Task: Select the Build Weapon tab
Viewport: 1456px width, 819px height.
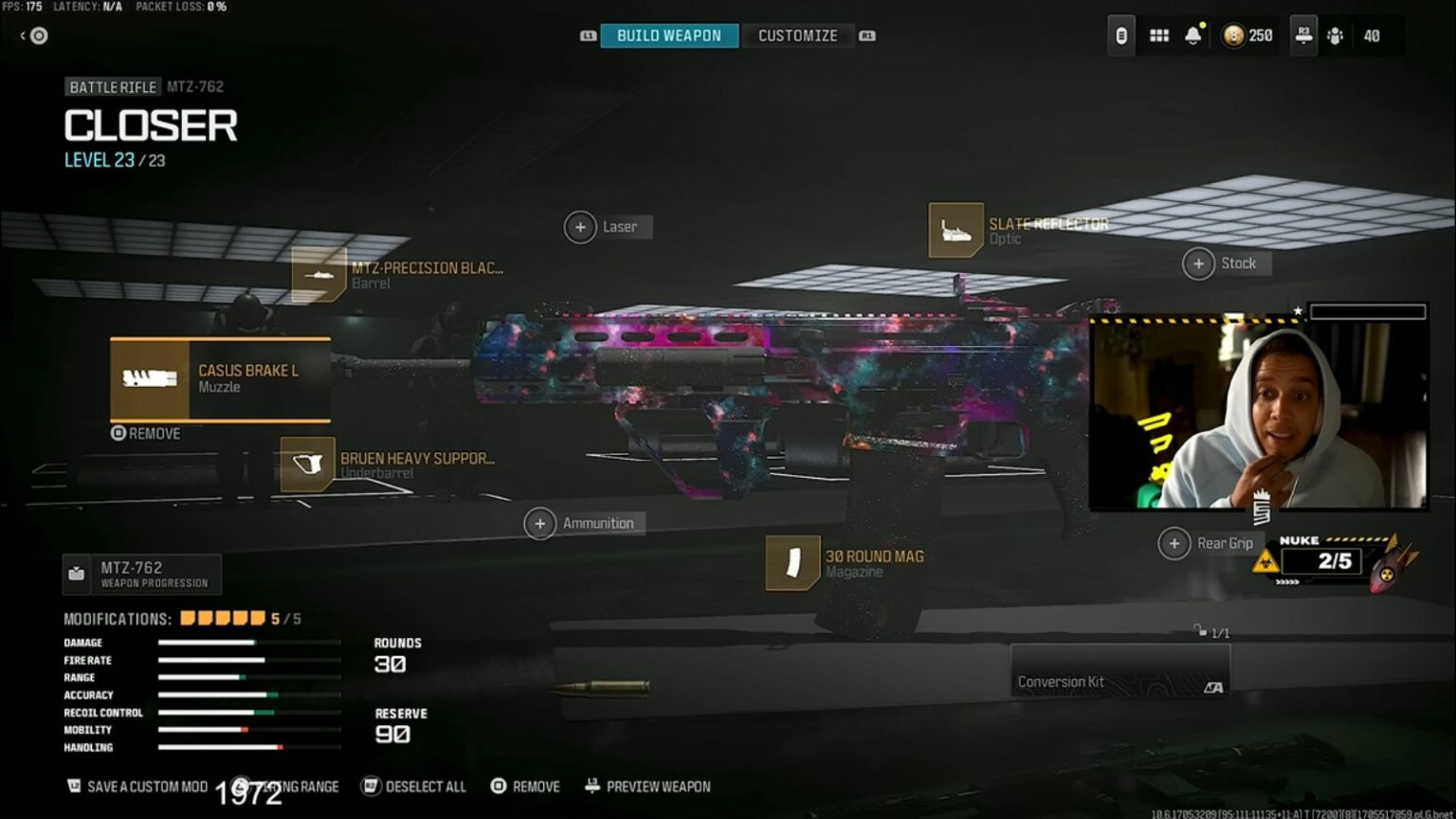Action: point(669,35)
